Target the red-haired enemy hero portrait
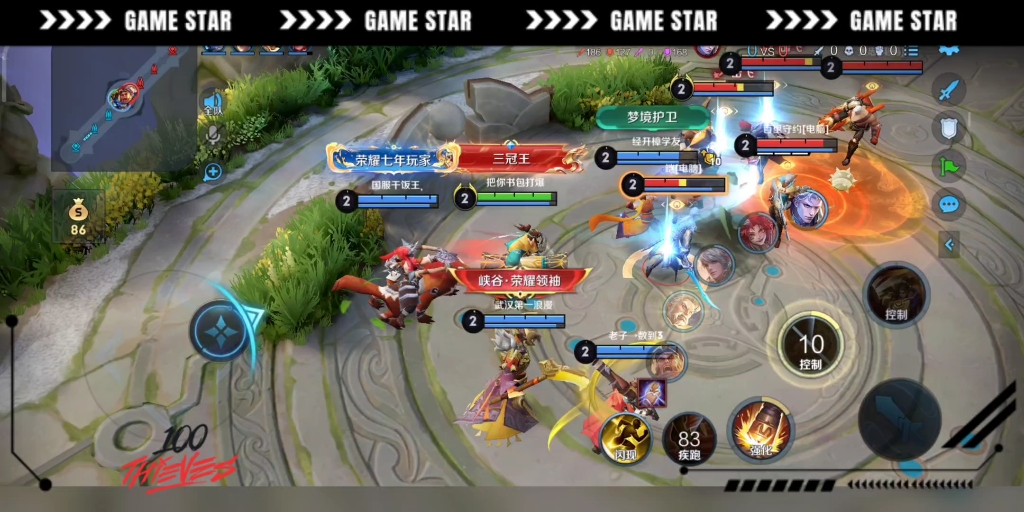The width and height of the screenshot is (1024, 512). click(x=757, y=232)
